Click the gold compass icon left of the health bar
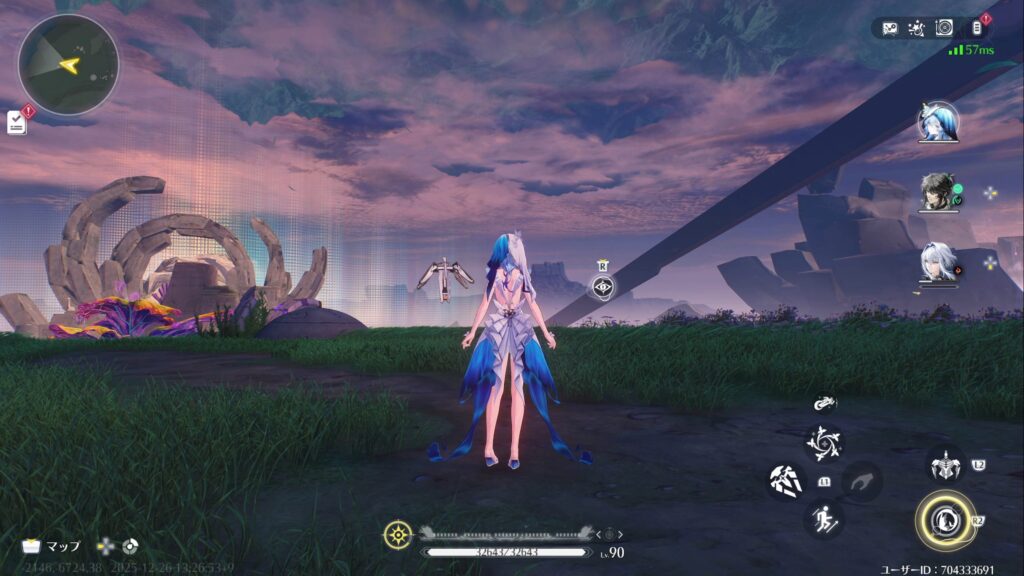The image size is (1024, 576). 397,534
